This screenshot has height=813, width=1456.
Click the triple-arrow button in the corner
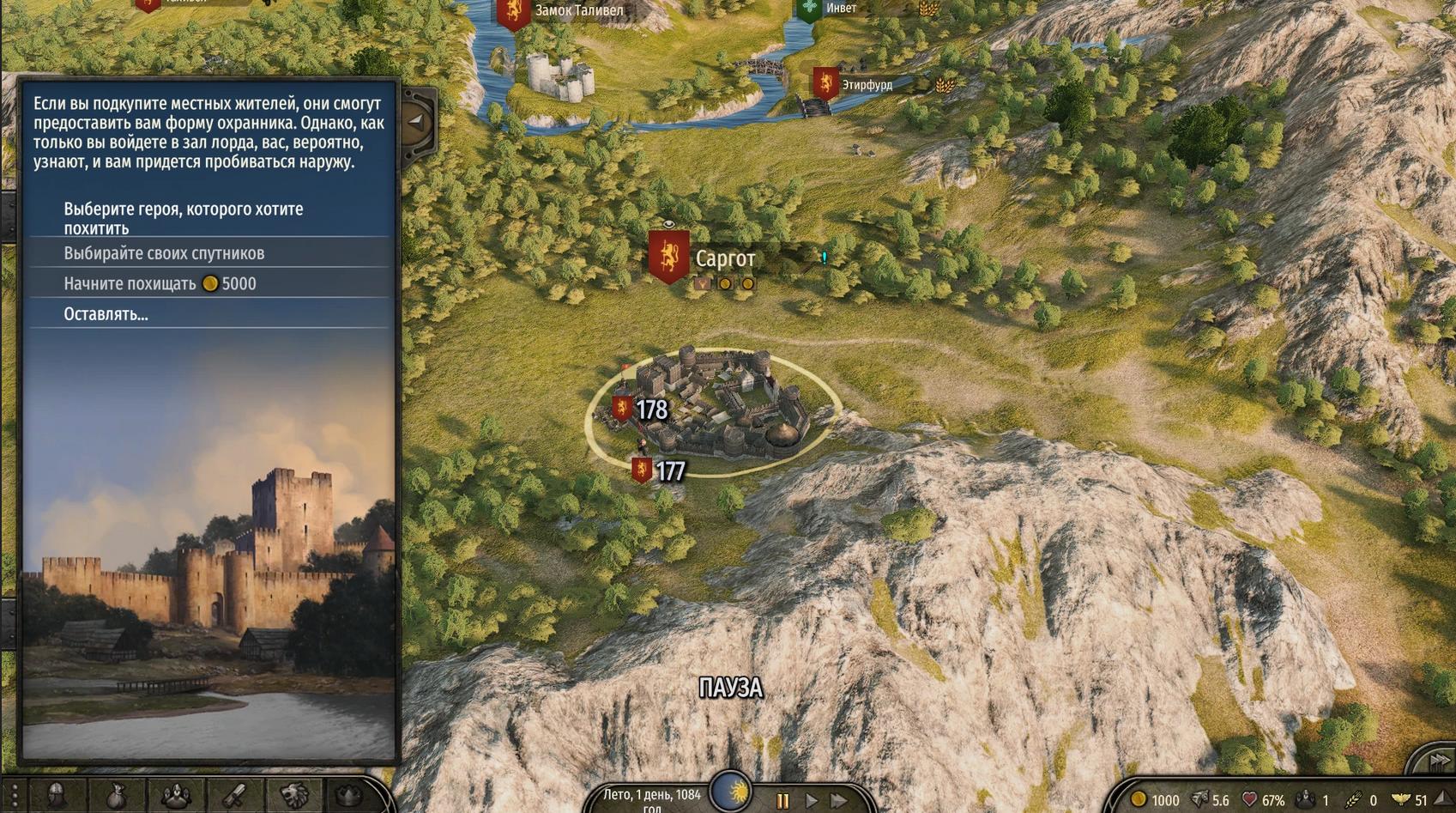[x=1438, y=761]
